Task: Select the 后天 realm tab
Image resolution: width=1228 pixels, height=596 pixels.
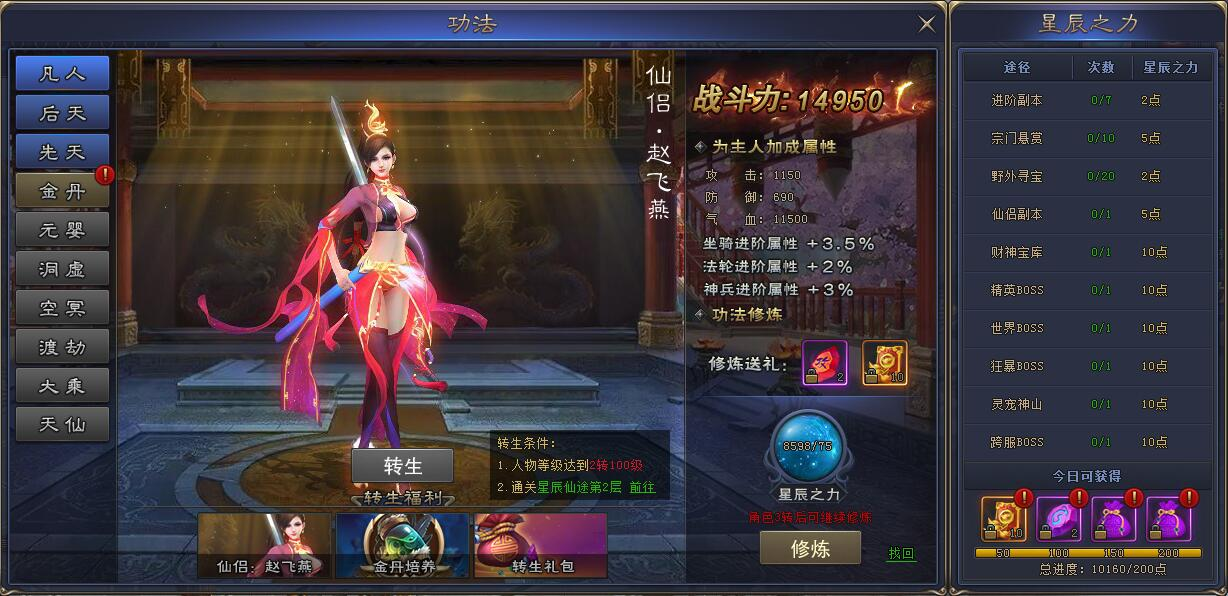Action: coord(62,113)
